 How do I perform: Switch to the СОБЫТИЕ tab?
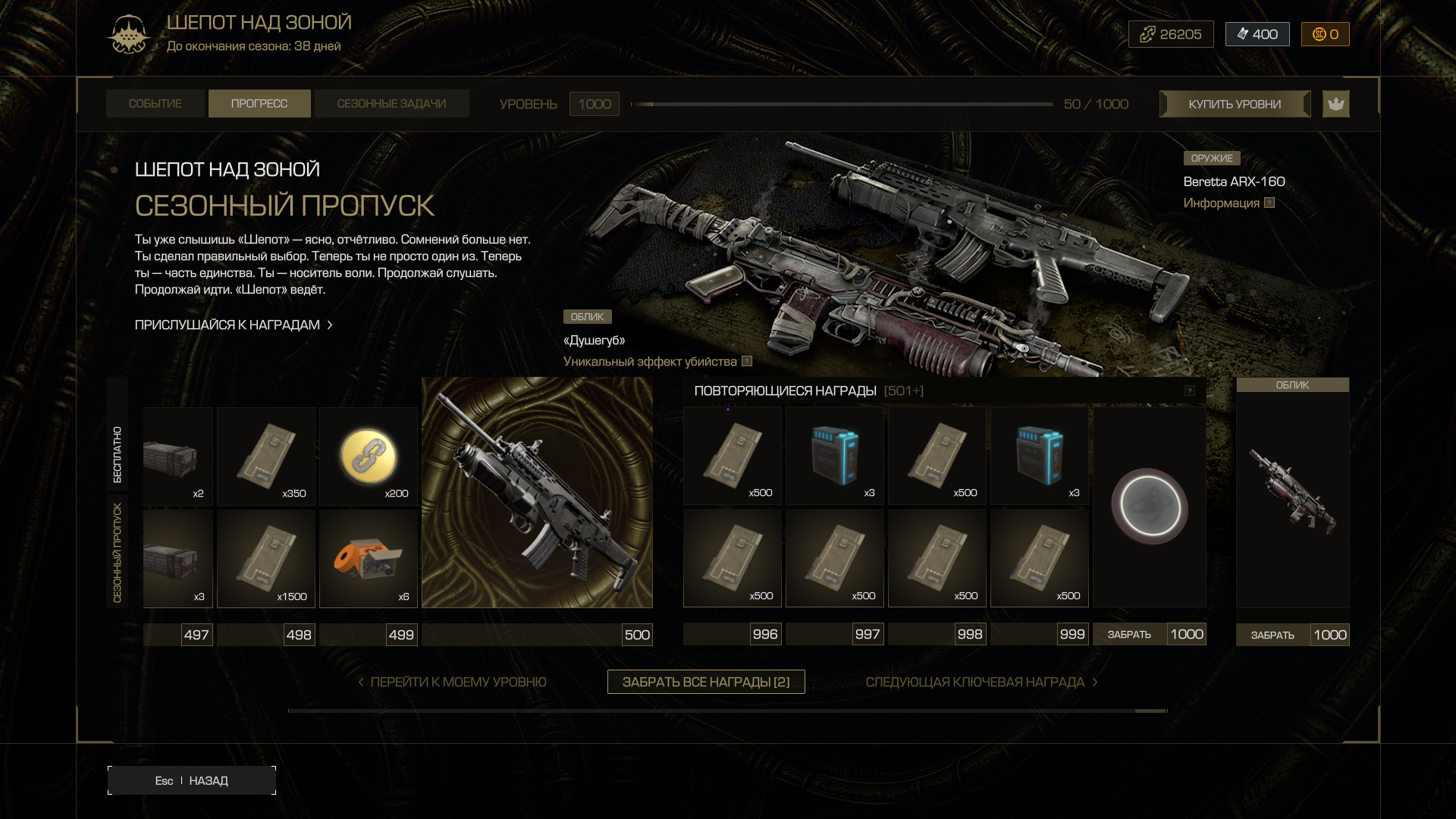155,104
